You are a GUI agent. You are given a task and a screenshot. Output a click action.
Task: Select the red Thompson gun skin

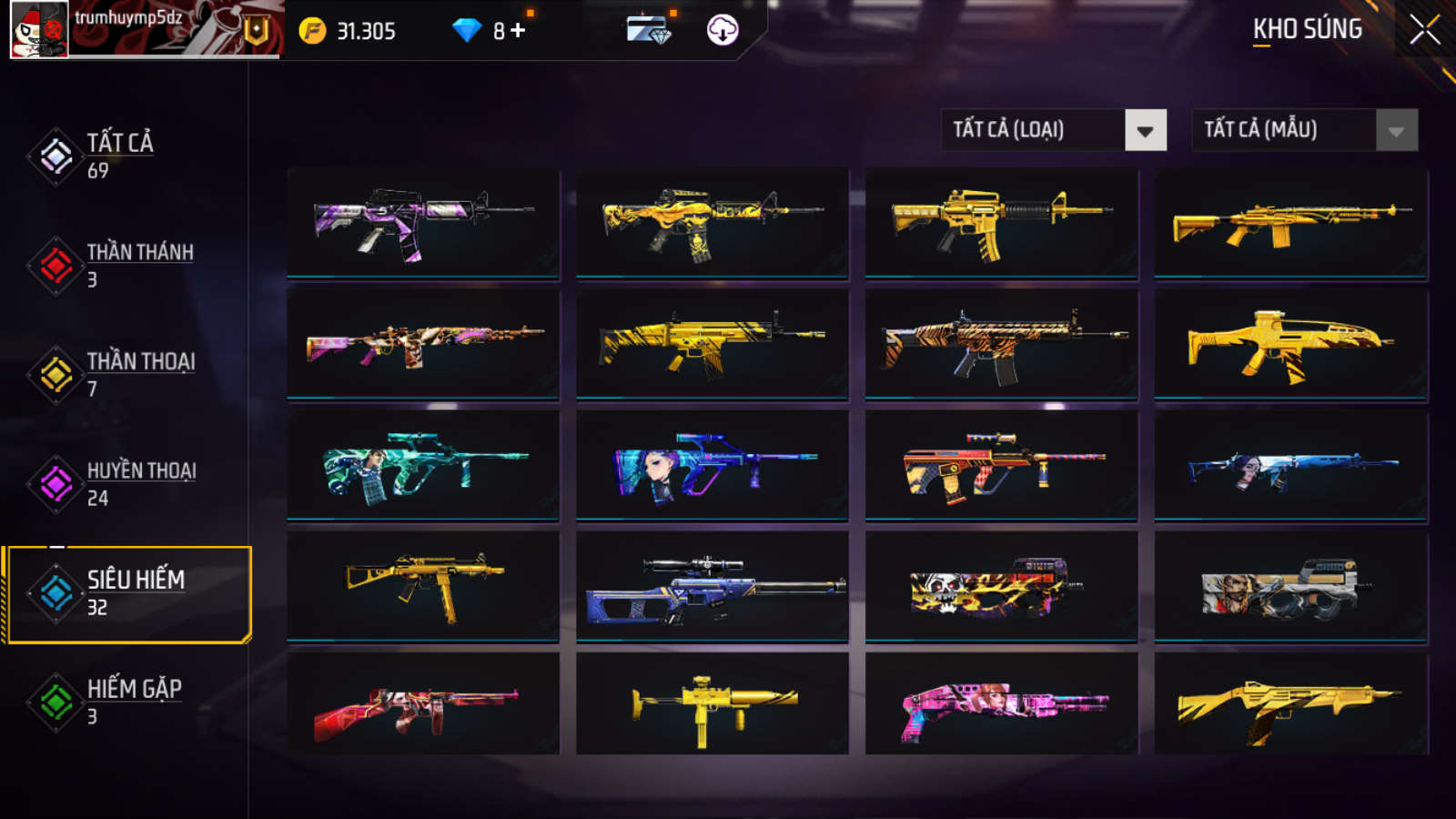(x=423, y=705)
